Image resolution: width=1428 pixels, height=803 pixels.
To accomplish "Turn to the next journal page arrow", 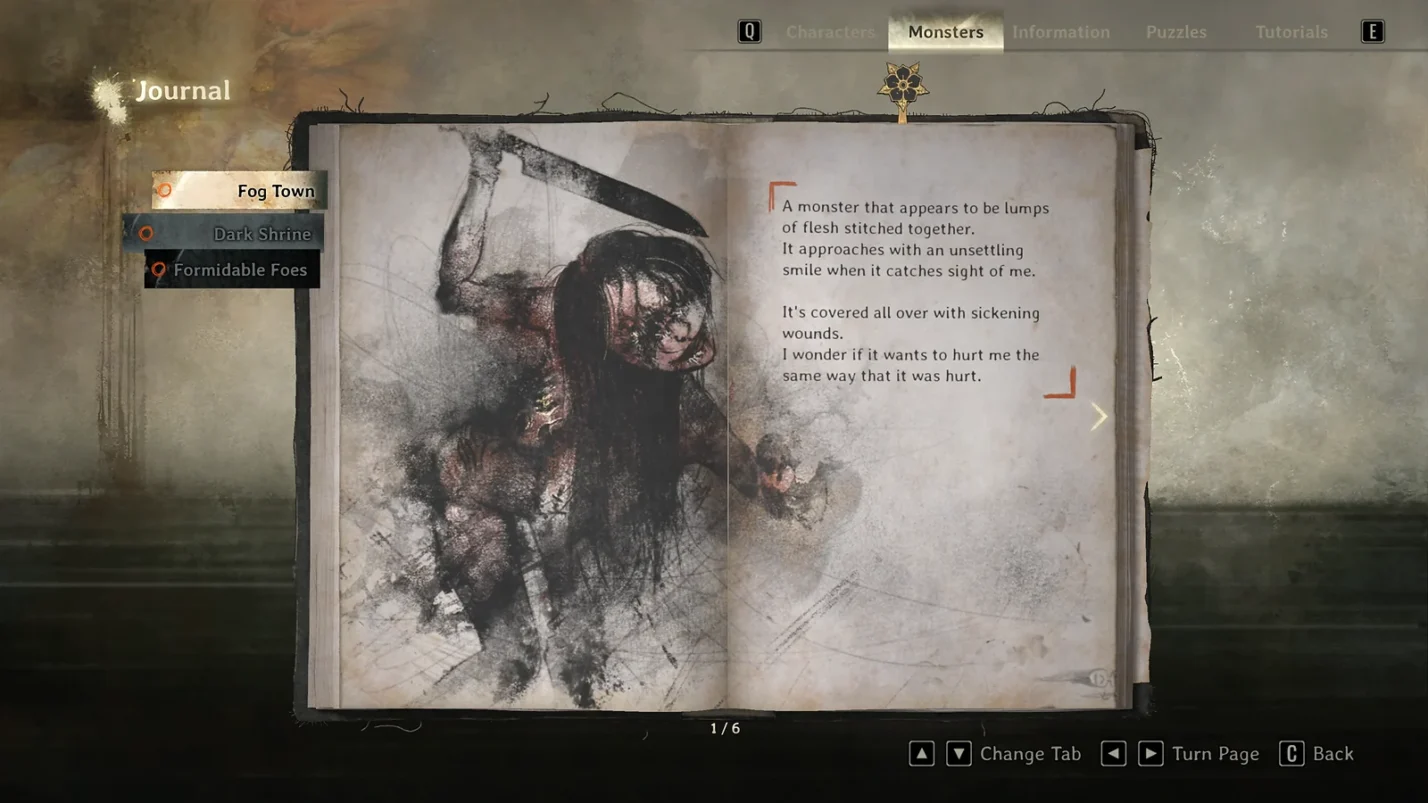I will pyautogui.click(x=1098, y=416).
